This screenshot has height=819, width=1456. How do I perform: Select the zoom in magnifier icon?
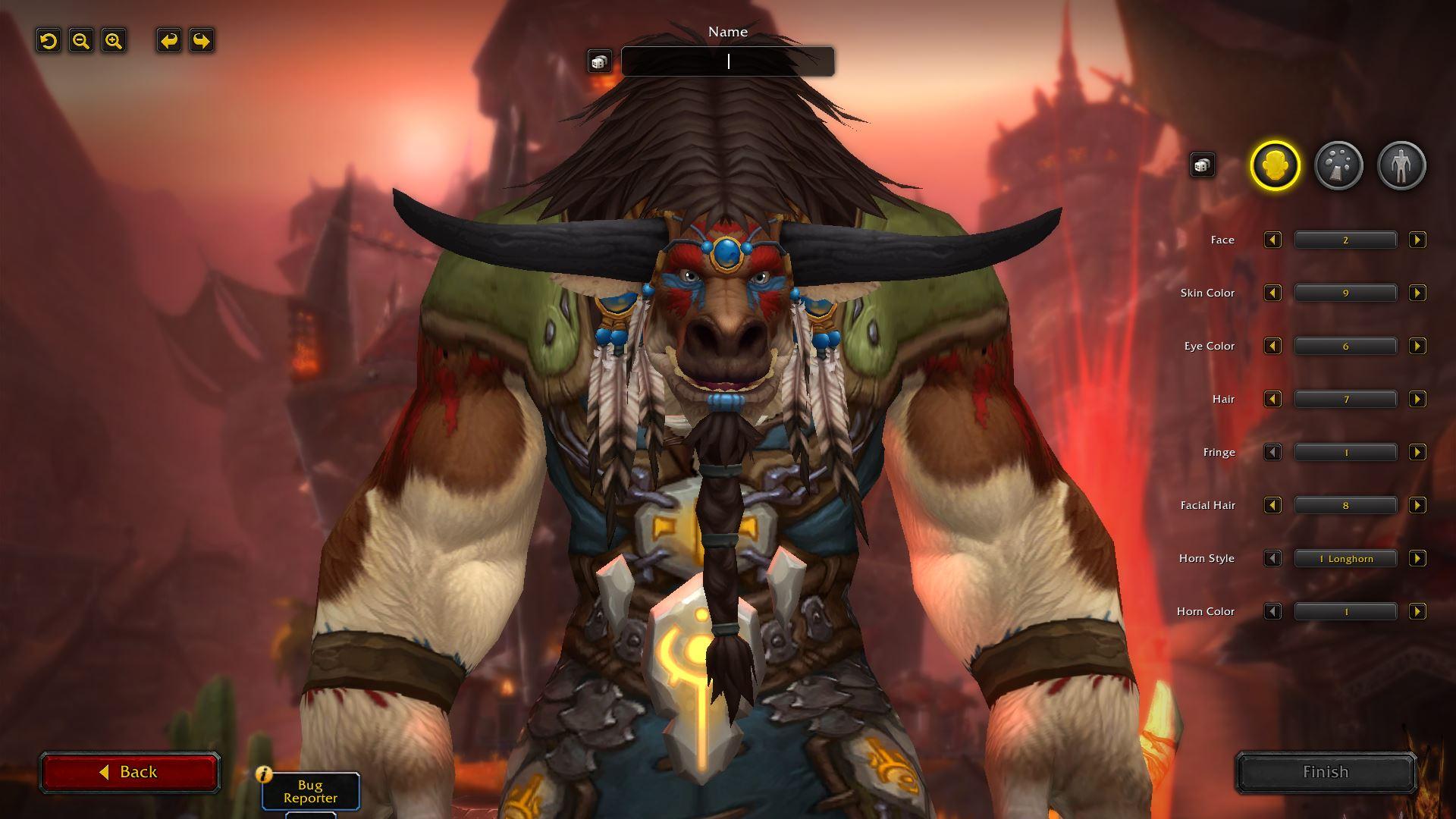click(x=112, y=42)
